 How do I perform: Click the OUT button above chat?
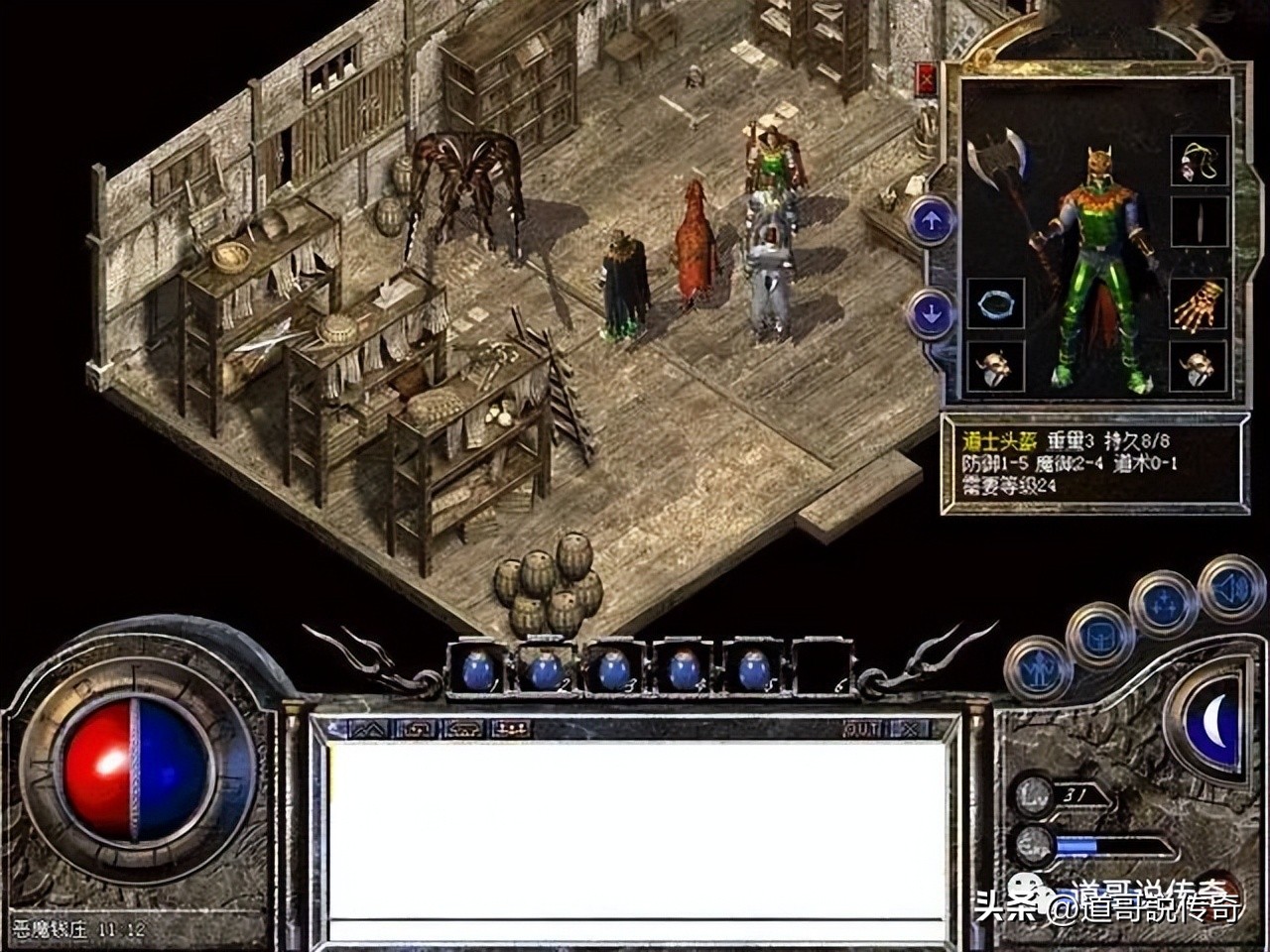click(x=862, y=730)
